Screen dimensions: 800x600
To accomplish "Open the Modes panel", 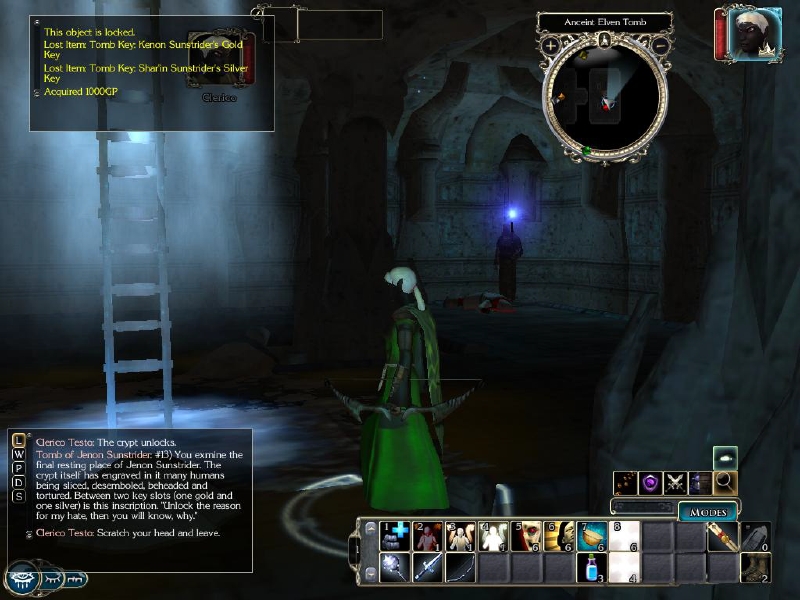I will (x=708, y=512).
